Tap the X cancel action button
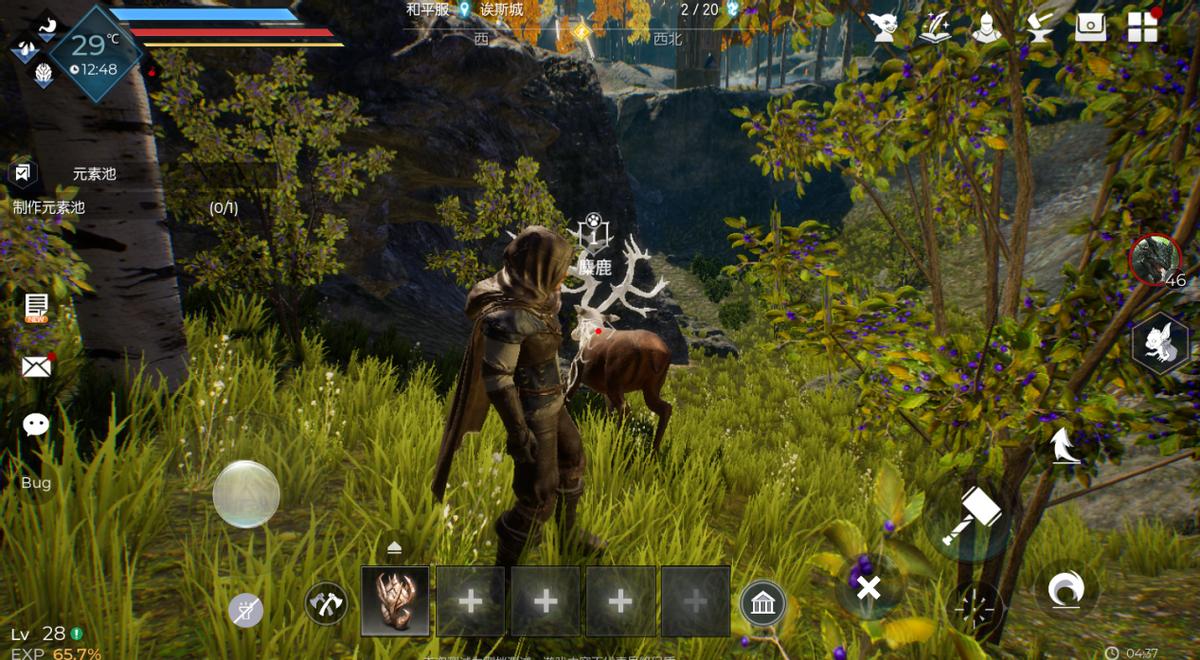Viewport: 1200px width, 660px height. click(868, 588)
